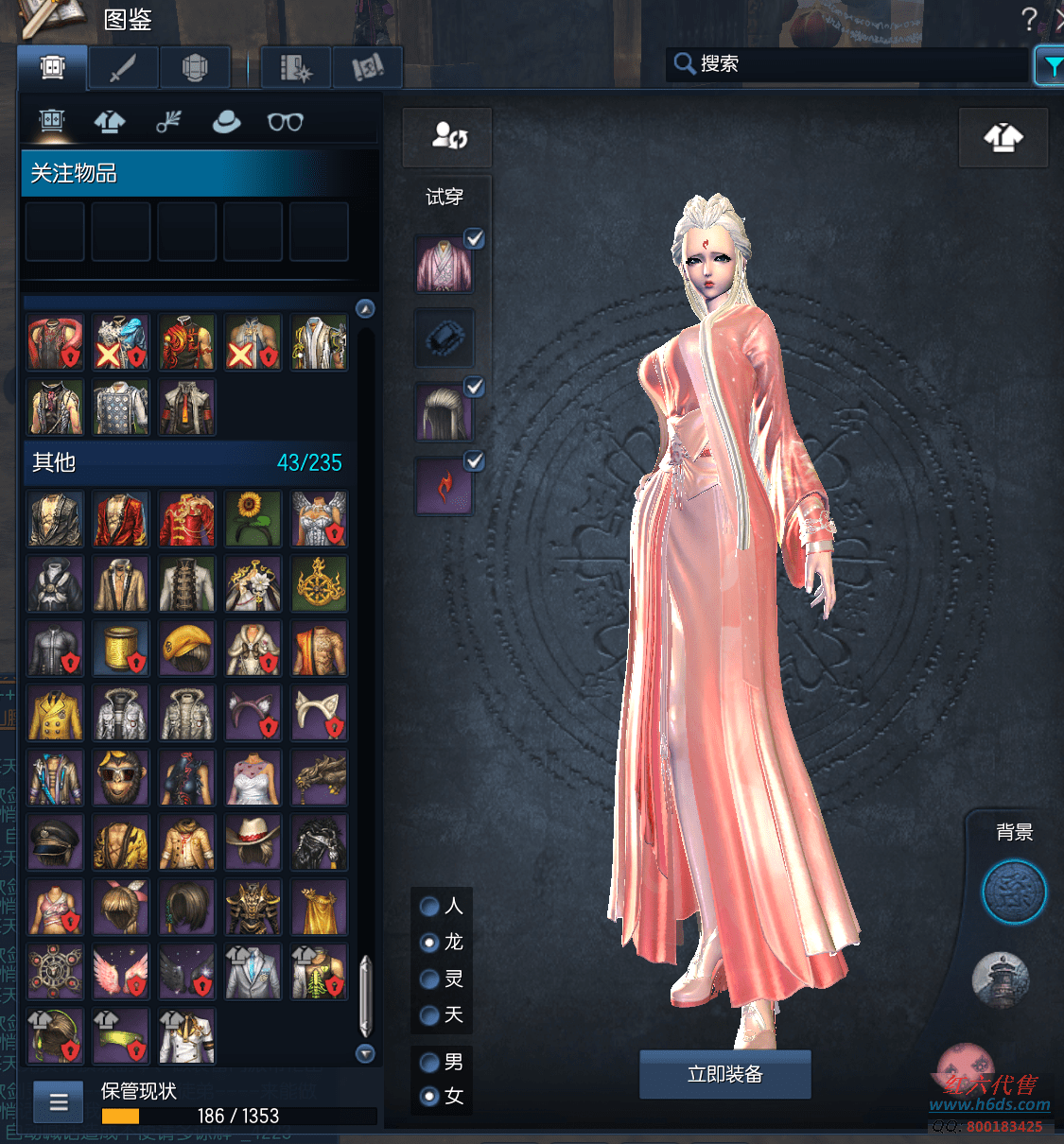Open the weapon sword tab

[x=124, y=68]
